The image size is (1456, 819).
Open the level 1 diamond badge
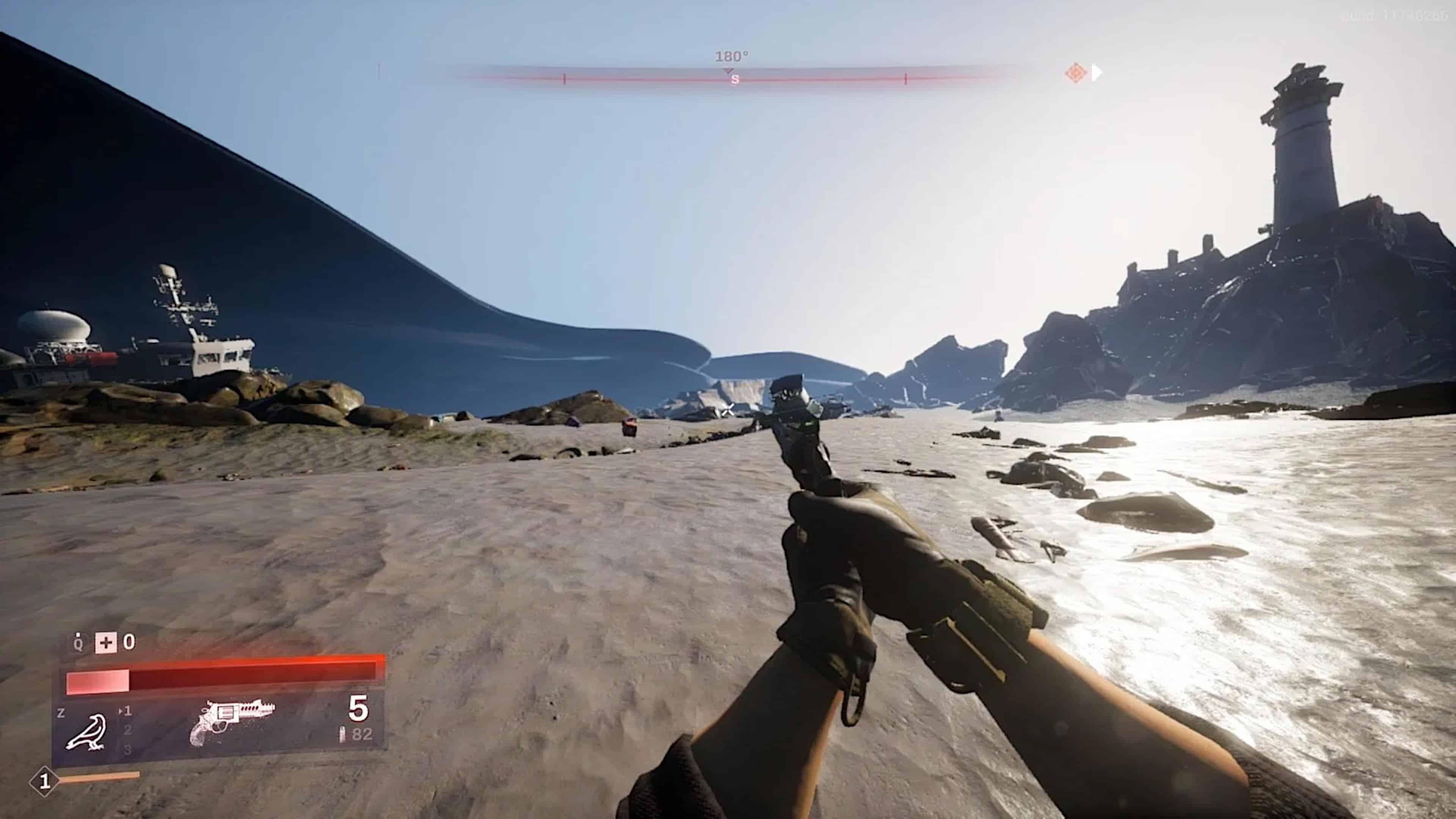tap(44, 781)
